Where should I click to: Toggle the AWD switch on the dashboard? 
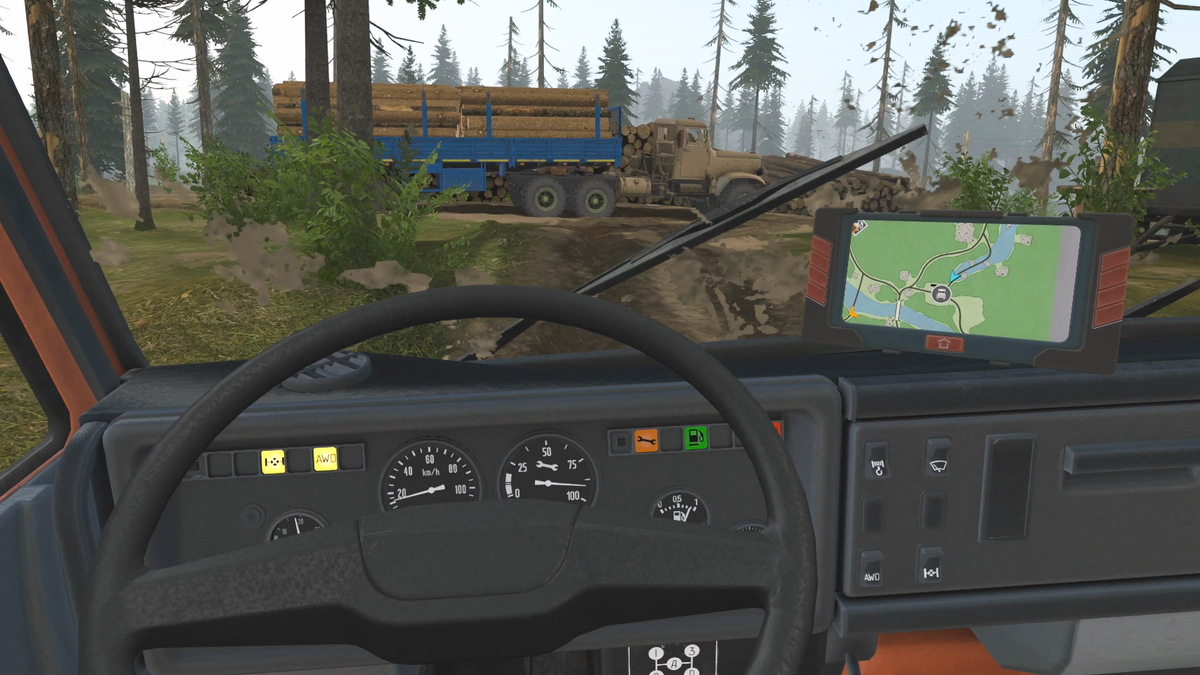(x=872, y=568)
